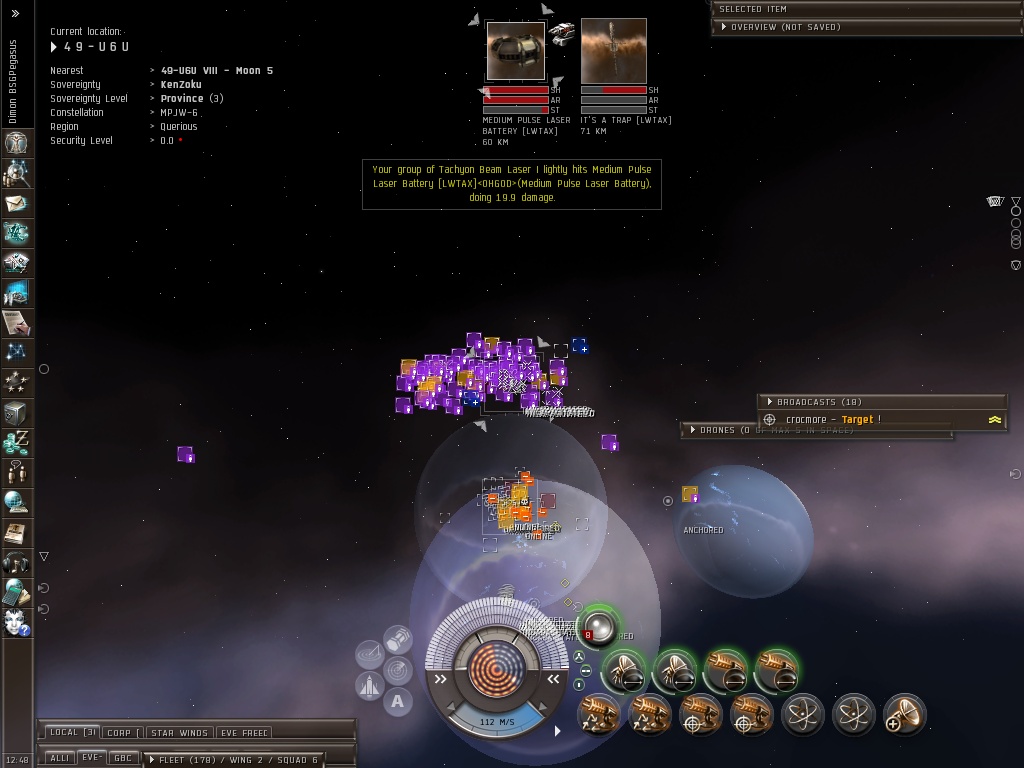The image size is (1024, 768).
Task: Expand the sidebar with the double-arrow button
Action: pyautogui.click(x=15, y=14)
